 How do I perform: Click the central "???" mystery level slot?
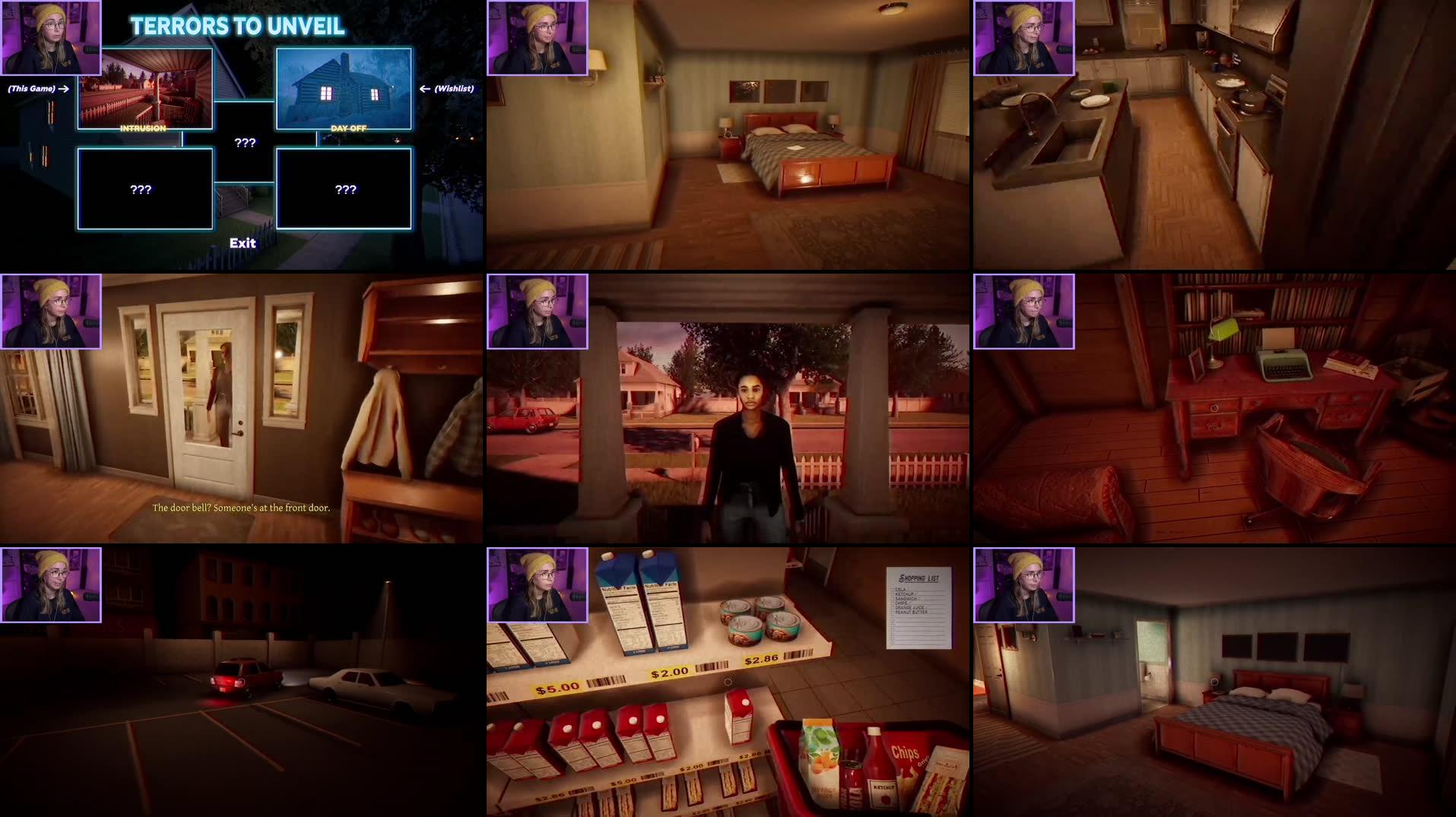tap(243, 142)
